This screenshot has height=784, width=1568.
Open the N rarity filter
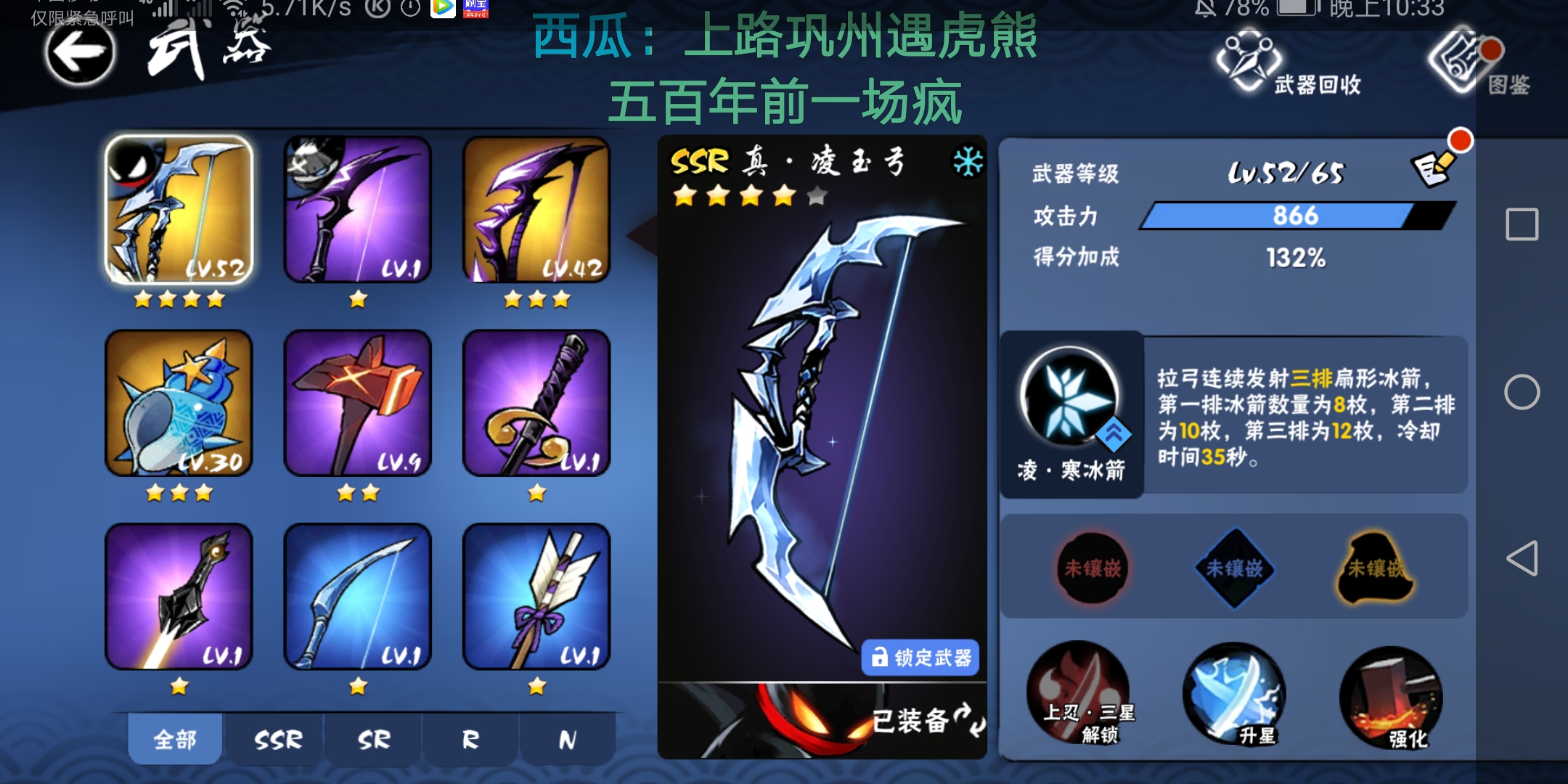(568, 738)
